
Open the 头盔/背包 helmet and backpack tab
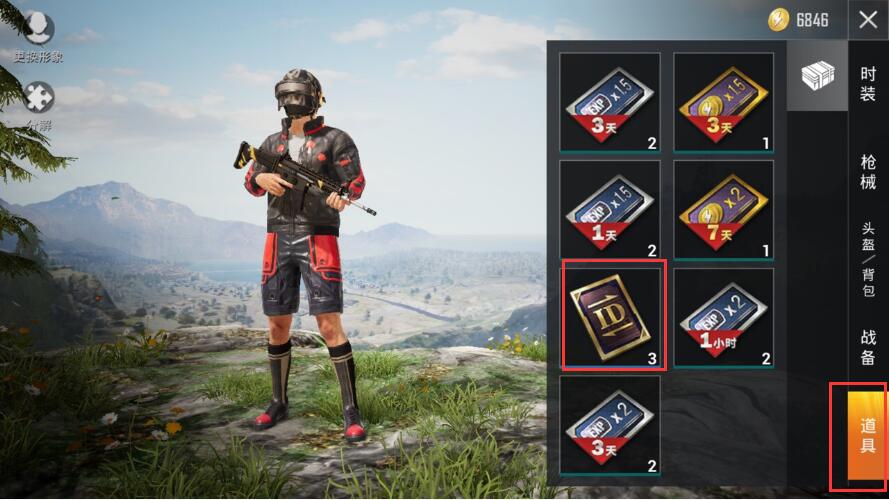tap(868, 258)
